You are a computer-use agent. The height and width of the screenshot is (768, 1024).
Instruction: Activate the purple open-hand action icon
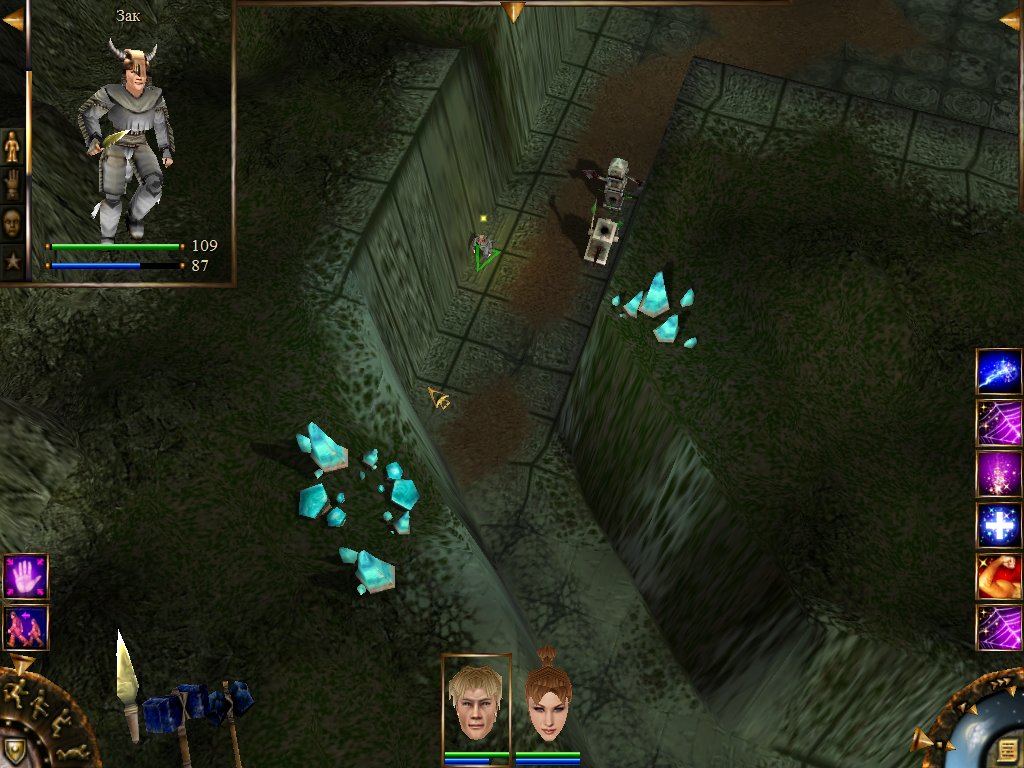[25, 577]
